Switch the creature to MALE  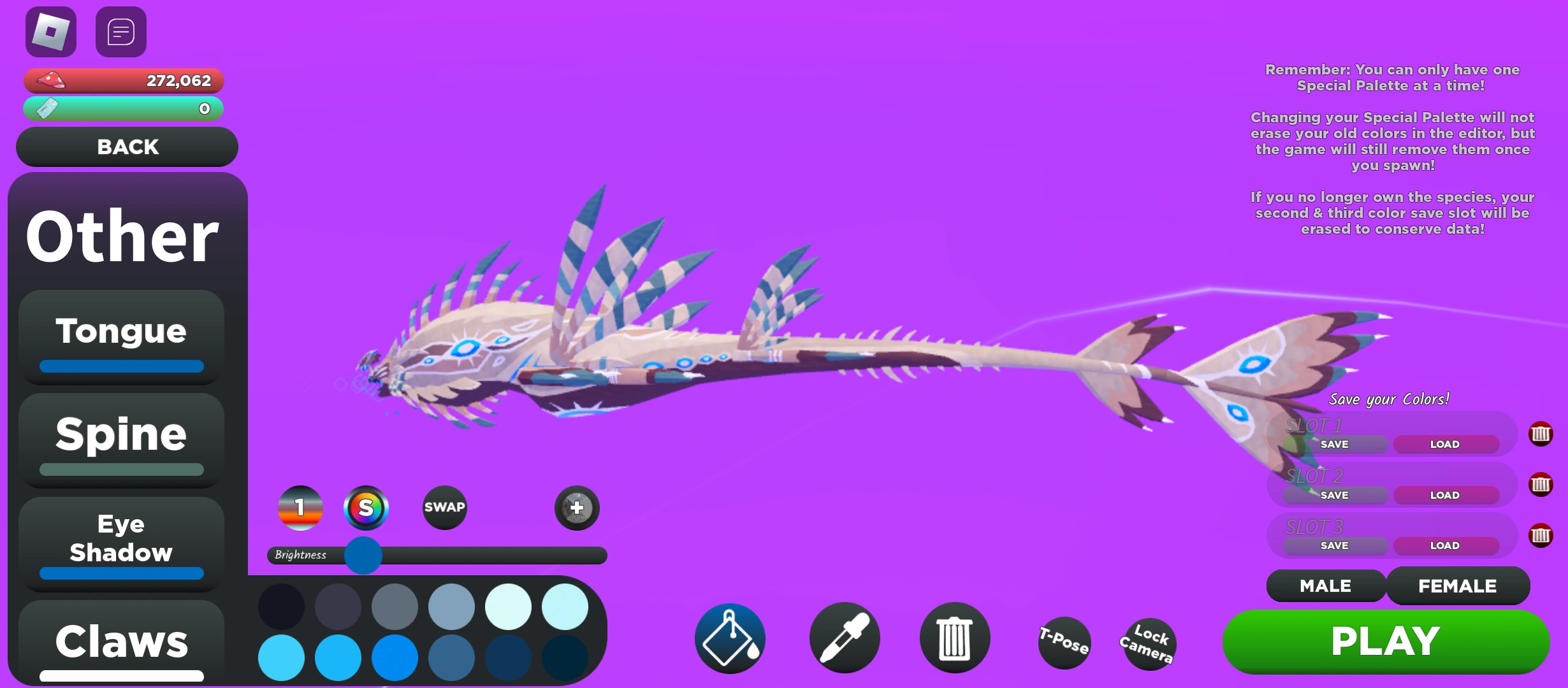click(1326, 585)
